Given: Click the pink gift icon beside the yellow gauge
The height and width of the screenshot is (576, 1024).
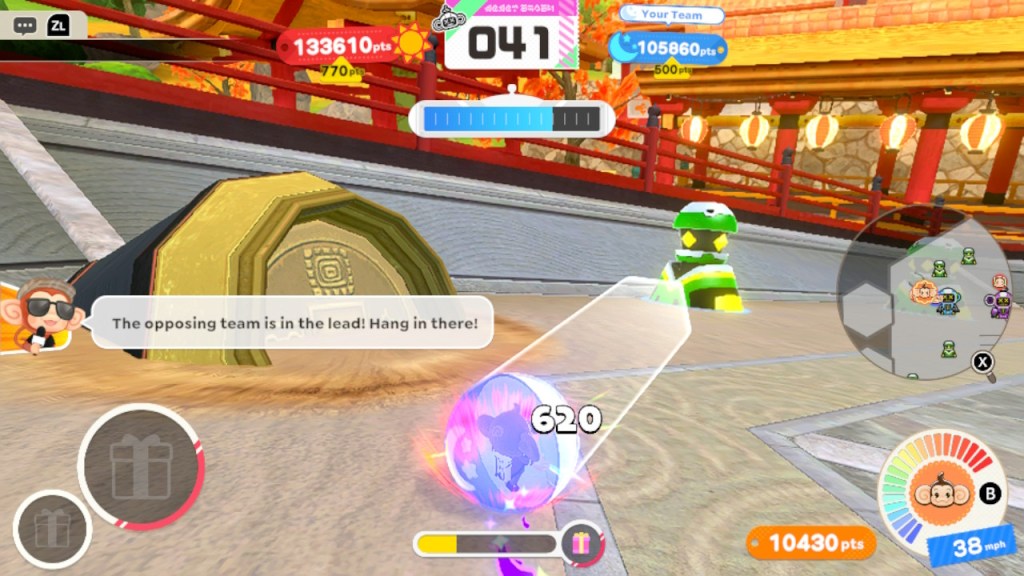Looking at the screenshot, I should tap(581, 544).
